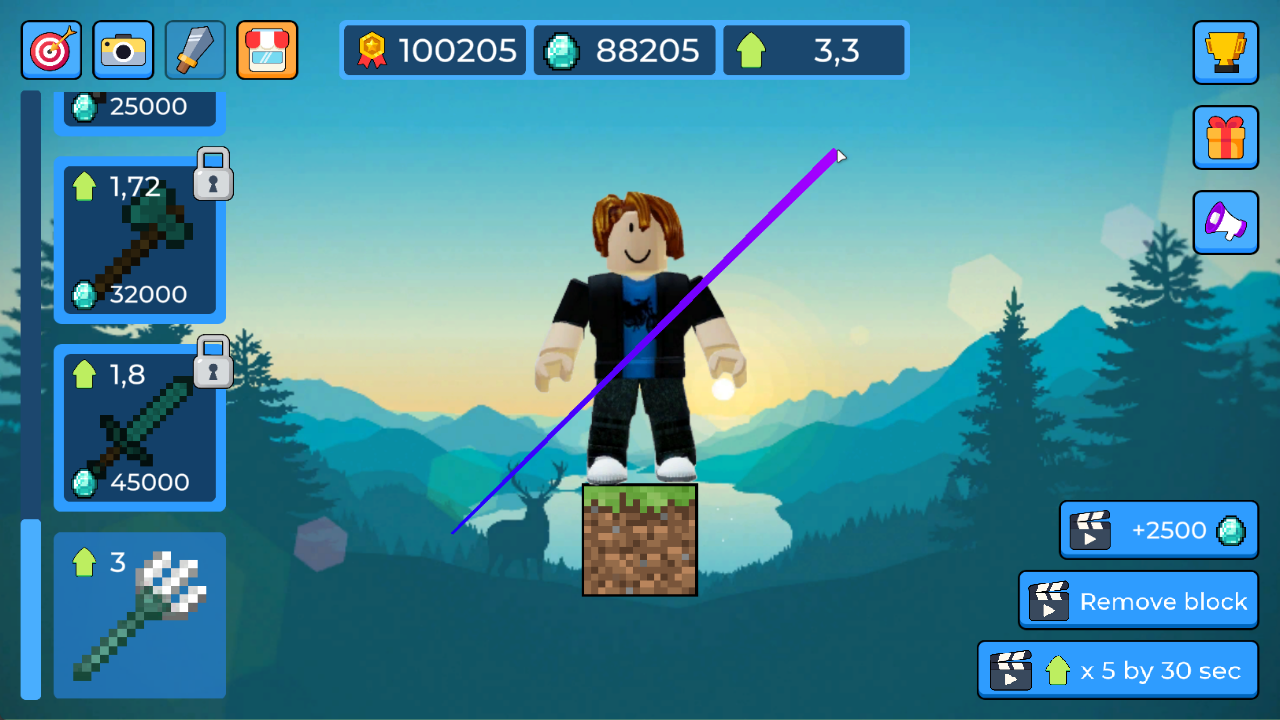Click the diamond currency counter showing 88205
The height and width of the screenshot is (720, 1280).
[624, 50]
